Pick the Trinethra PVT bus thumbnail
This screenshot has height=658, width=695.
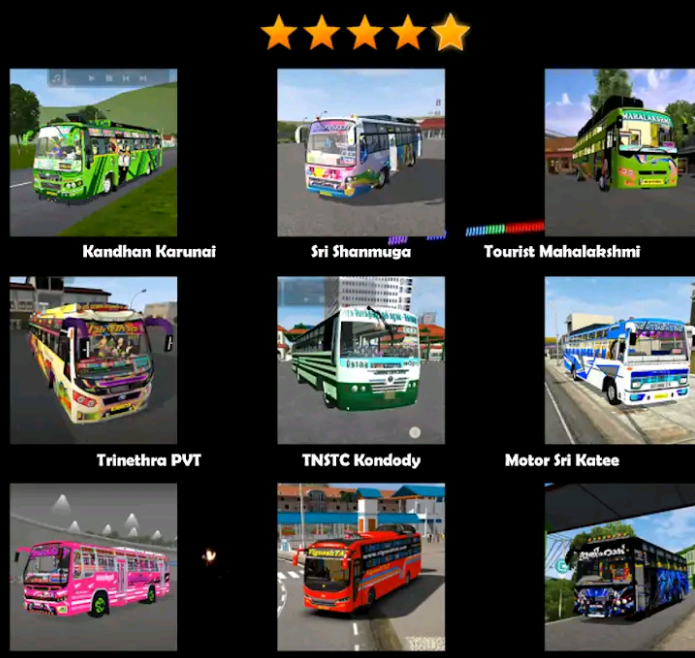pos(93,360)
